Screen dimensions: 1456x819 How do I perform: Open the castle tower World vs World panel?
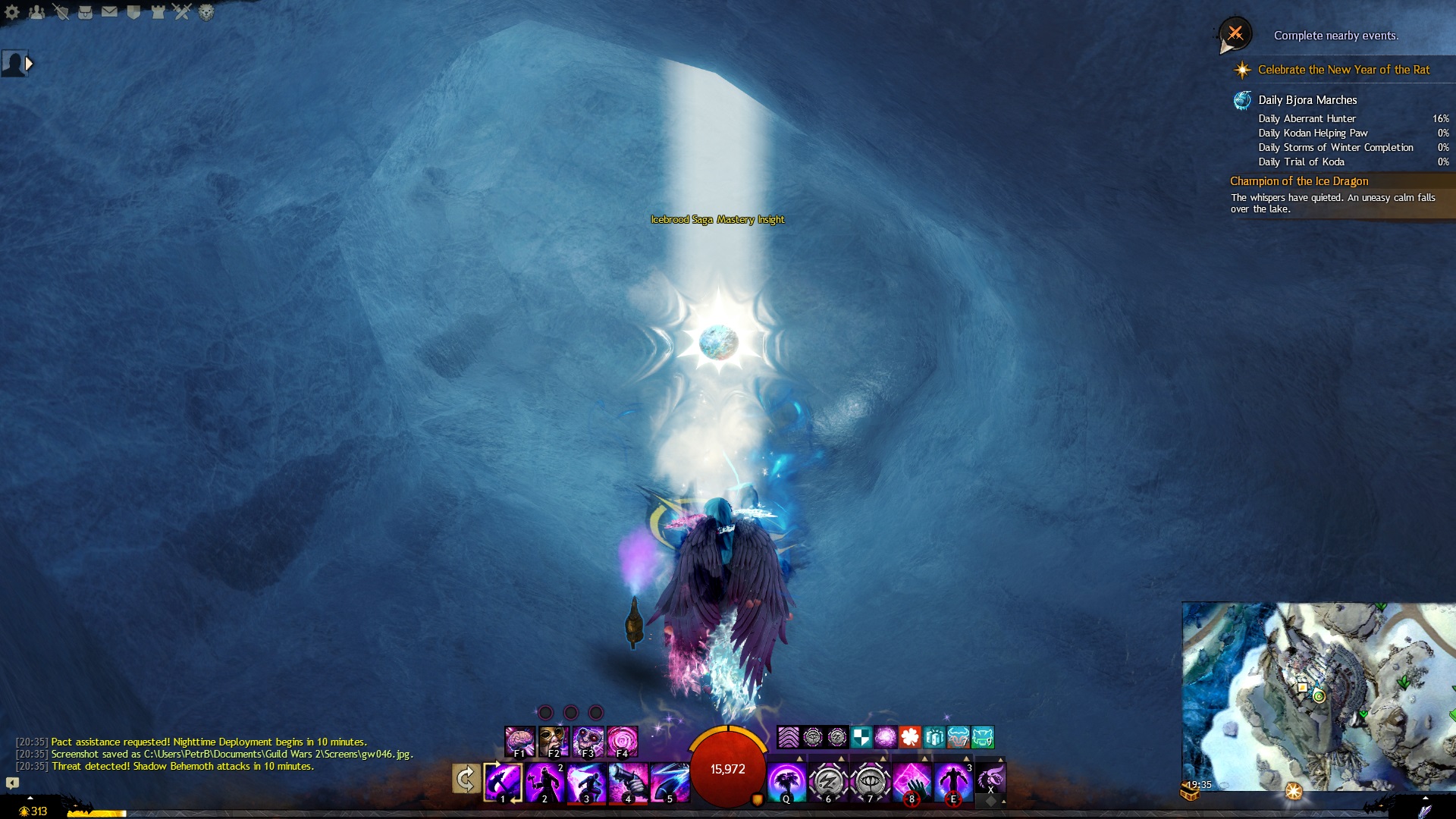[x=158, y=12]
